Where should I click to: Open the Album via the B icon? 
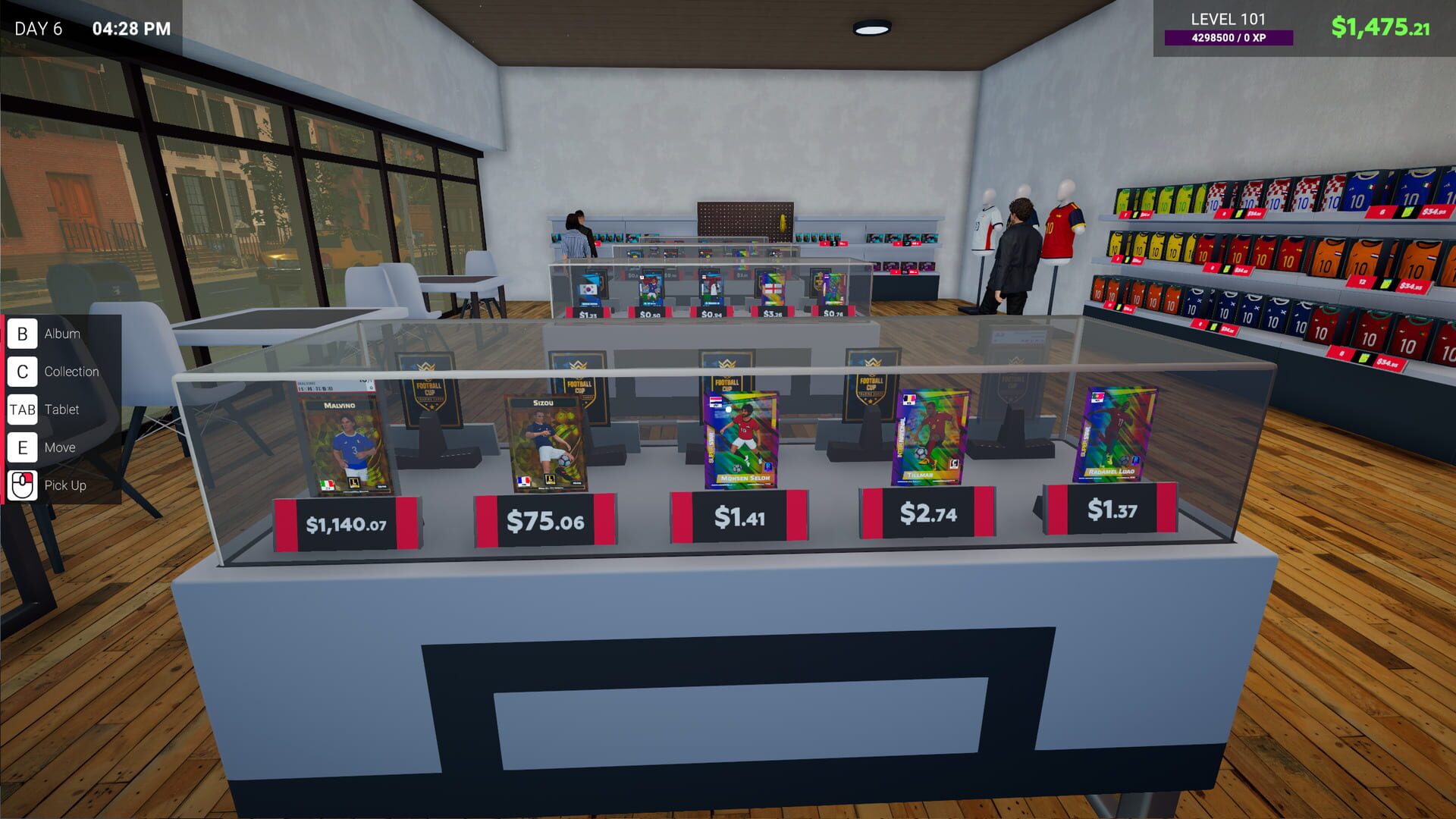tap(23, 333)
